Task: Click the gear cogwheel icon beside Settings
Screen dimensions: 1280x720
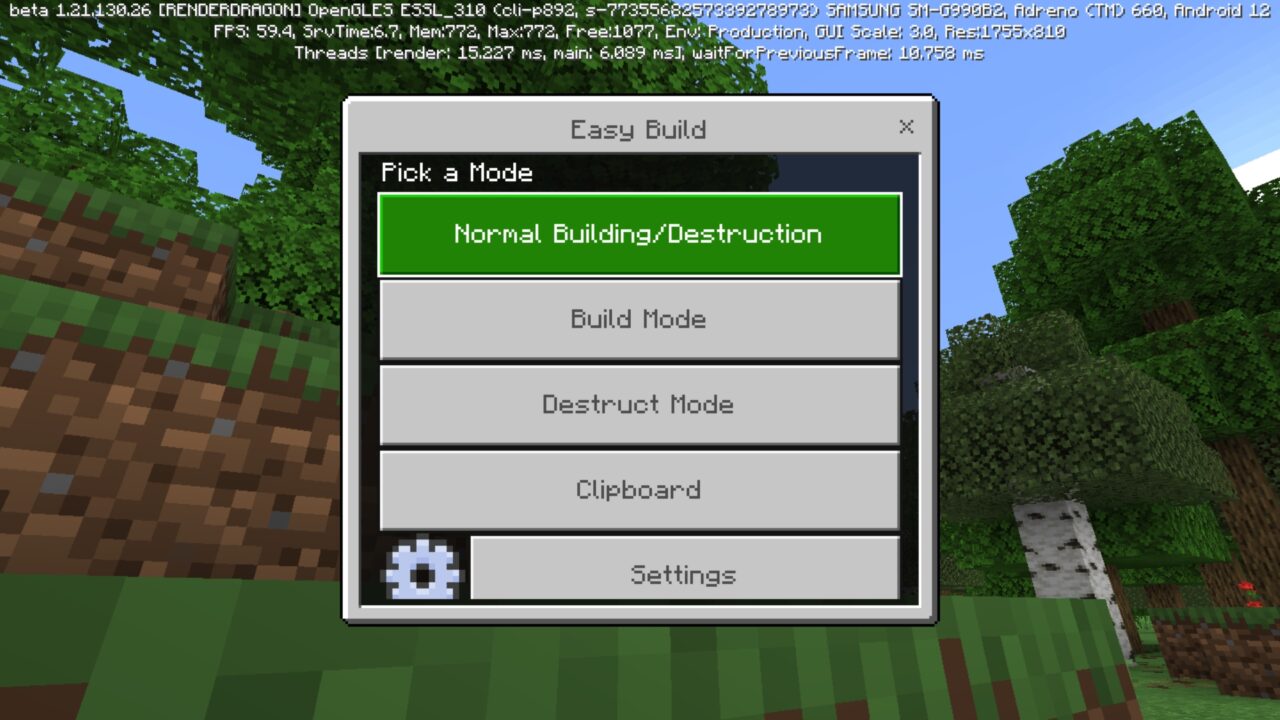Action: pos(422,568)
